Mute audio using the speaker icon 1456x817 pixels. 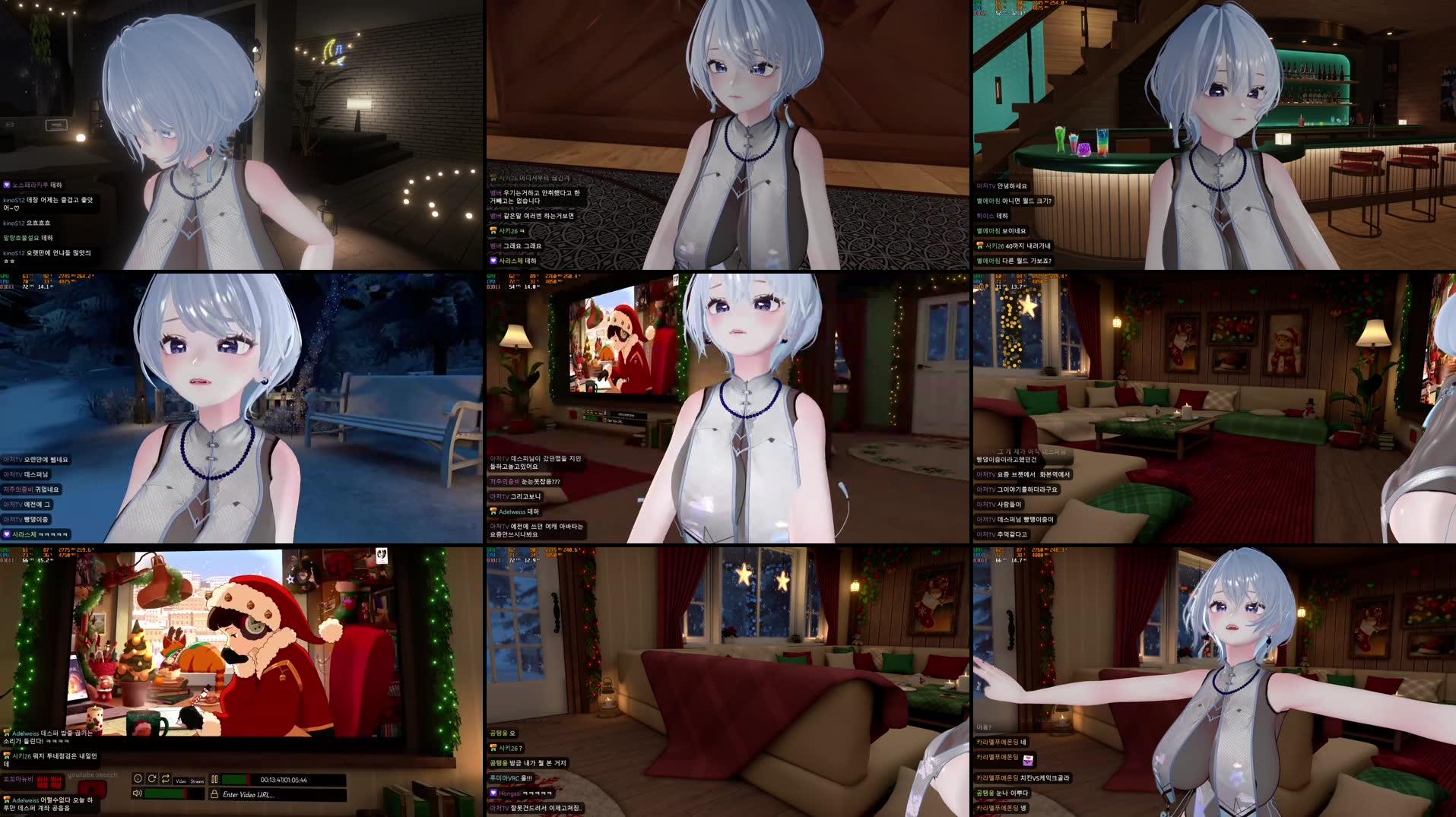(137, 793)
